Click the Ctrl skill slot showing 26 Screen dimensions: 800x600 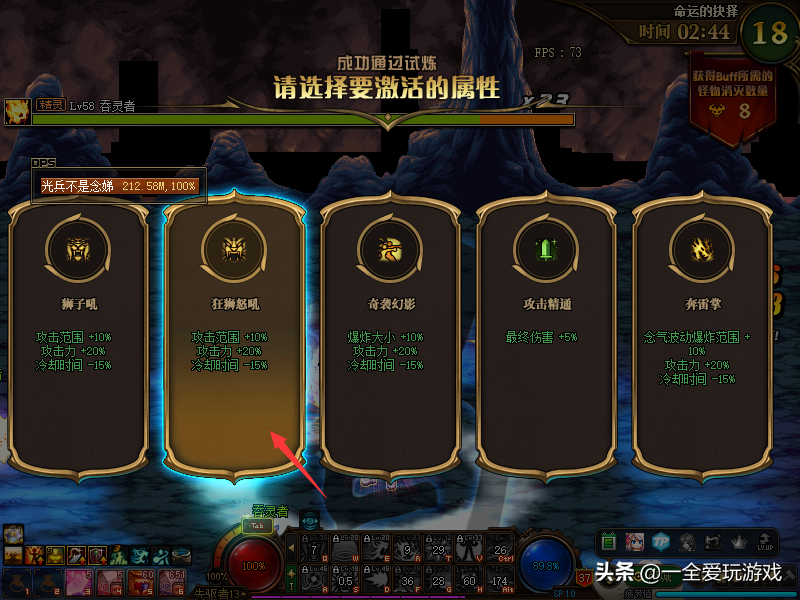click(x=502, y=547)
